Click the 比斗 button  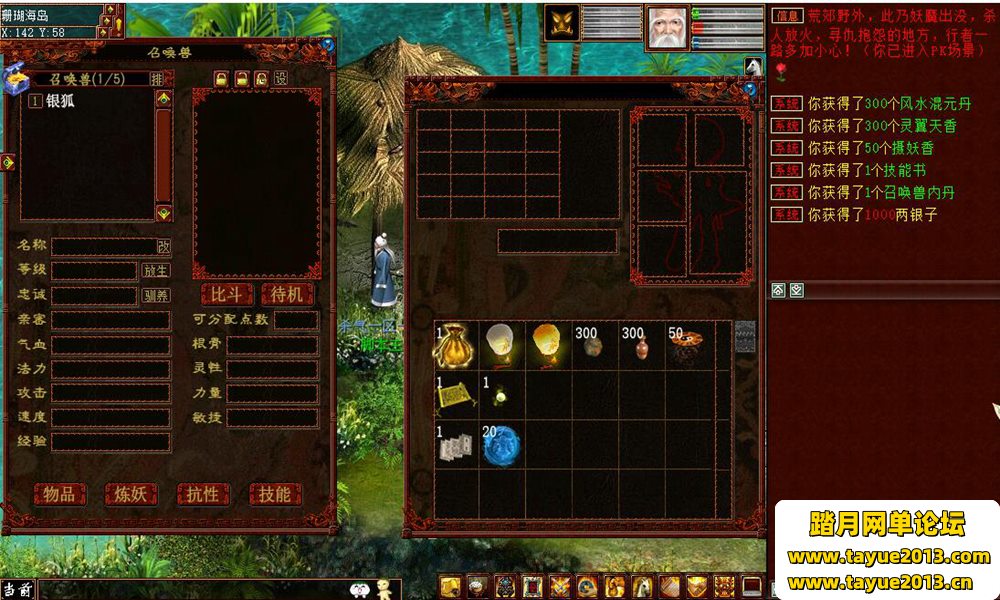[227, 294]
